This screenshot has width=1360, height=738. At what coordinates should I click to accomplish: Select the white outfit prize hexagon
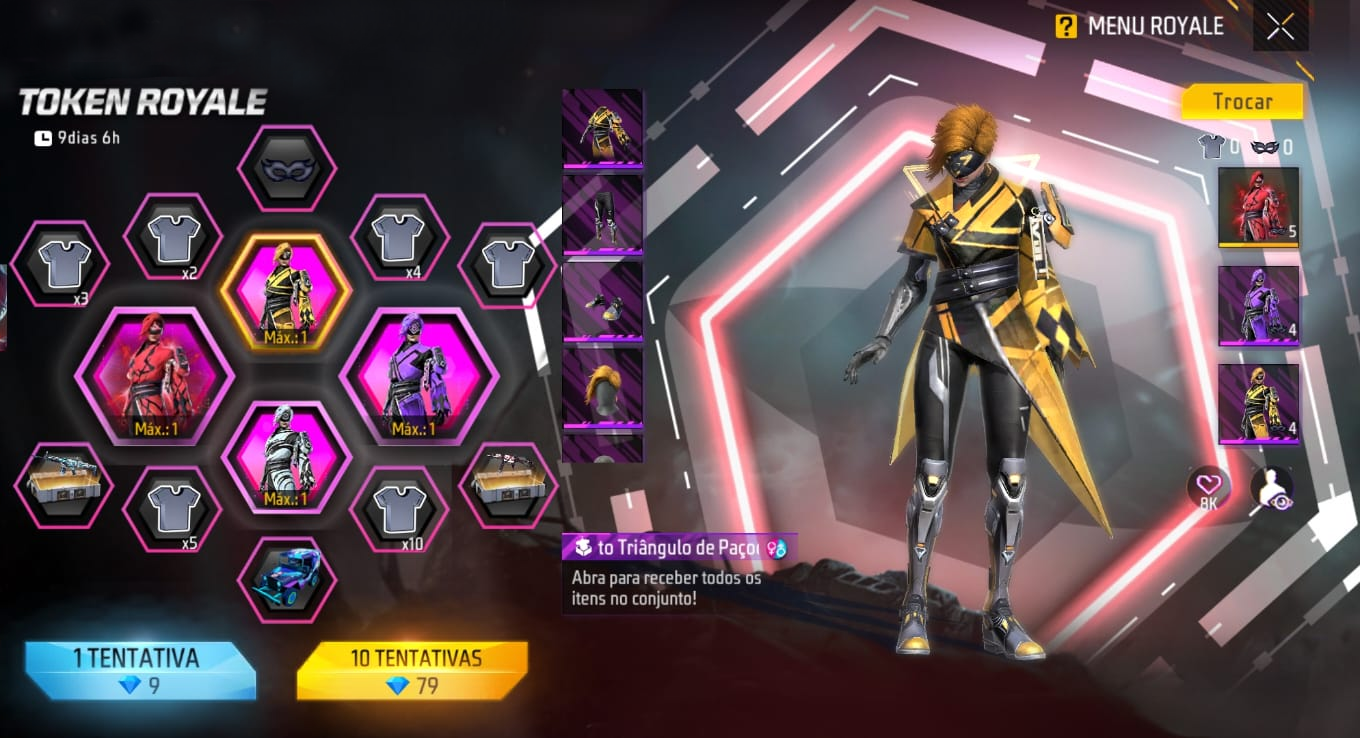[x=286, y=457]
